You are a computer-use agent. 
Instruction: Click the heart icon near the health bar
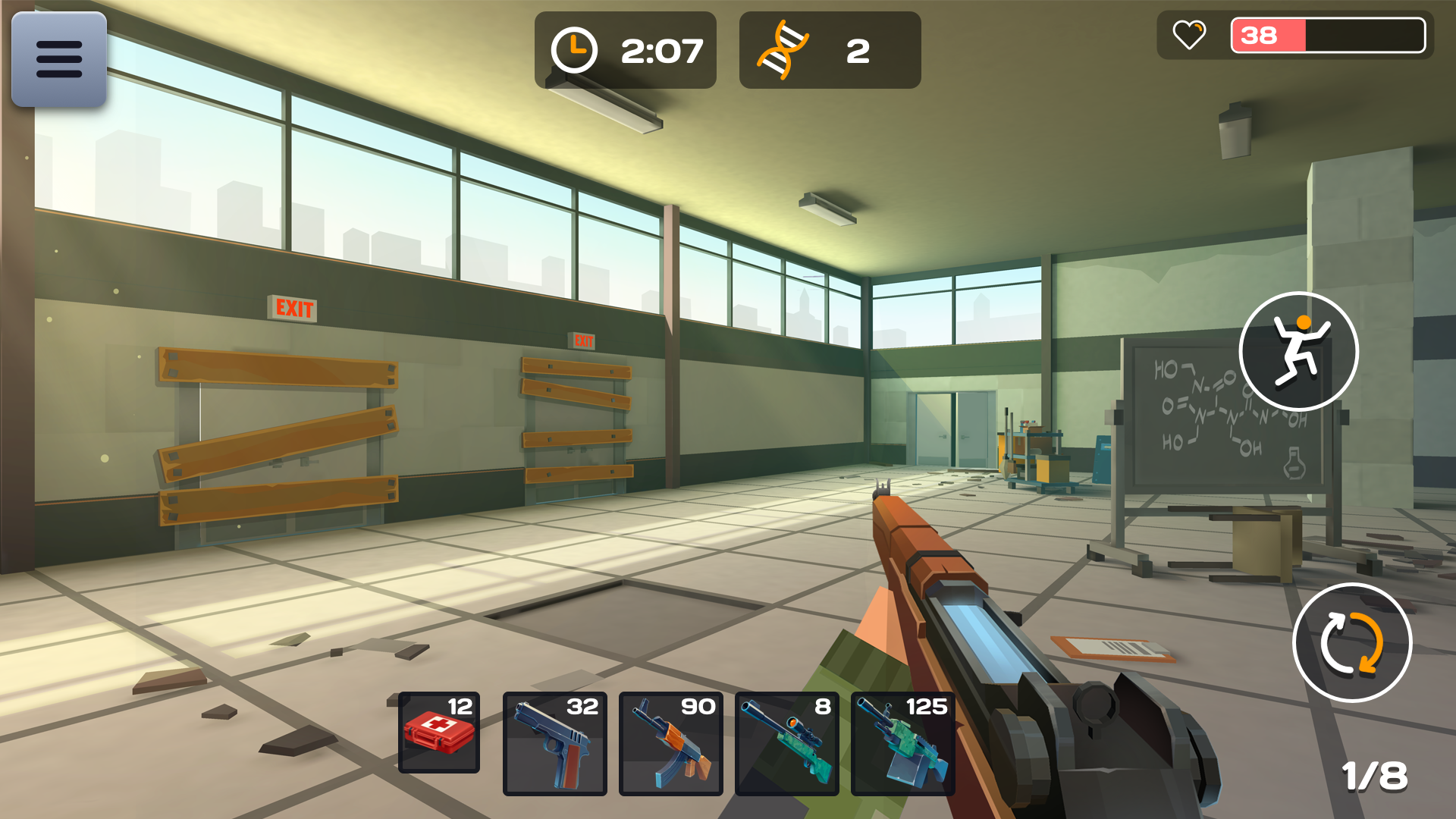[x=1188, y=35]
